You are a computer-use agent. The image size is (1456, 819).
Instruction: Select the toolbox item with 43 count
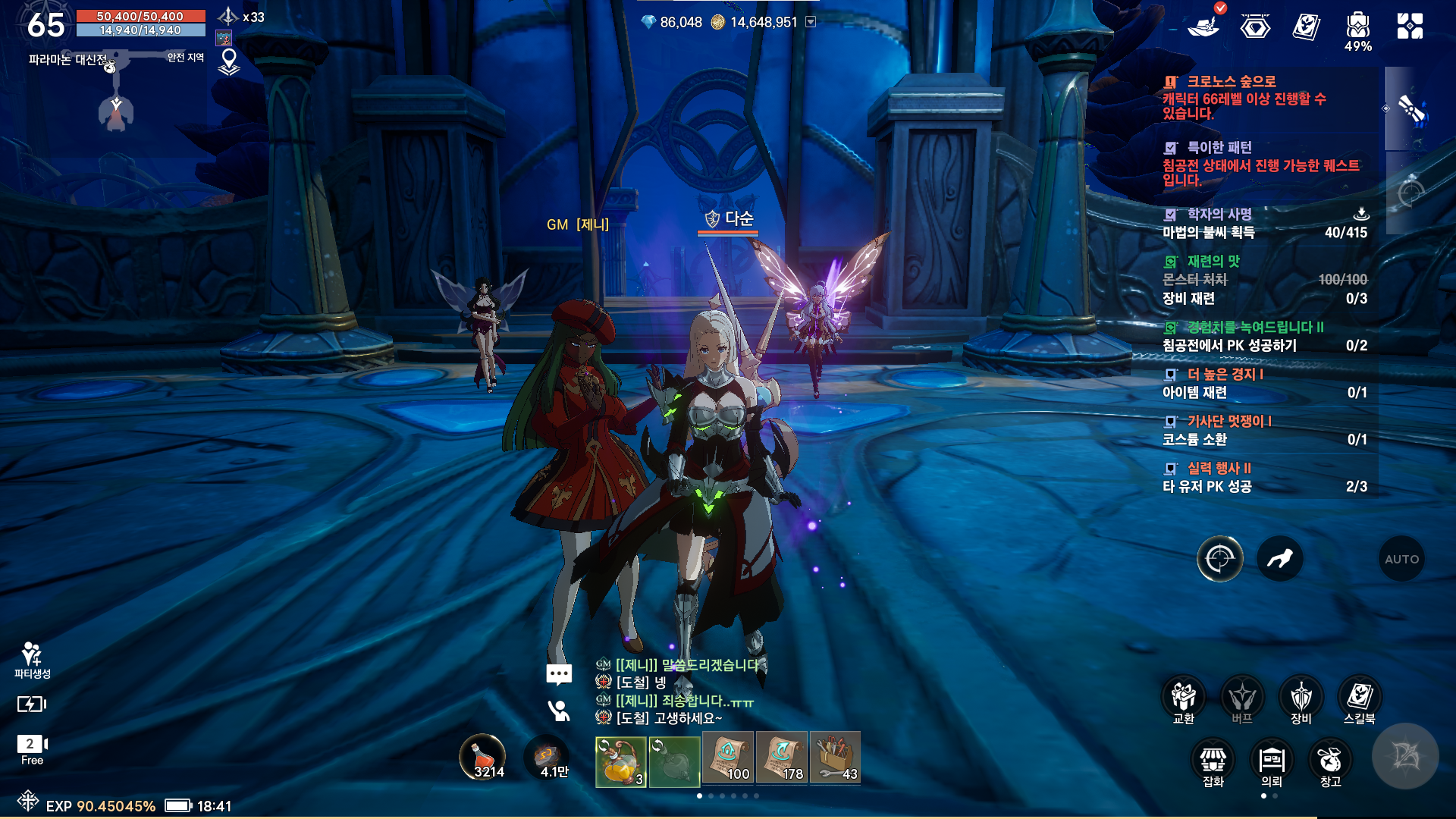(x=835, y=758)
